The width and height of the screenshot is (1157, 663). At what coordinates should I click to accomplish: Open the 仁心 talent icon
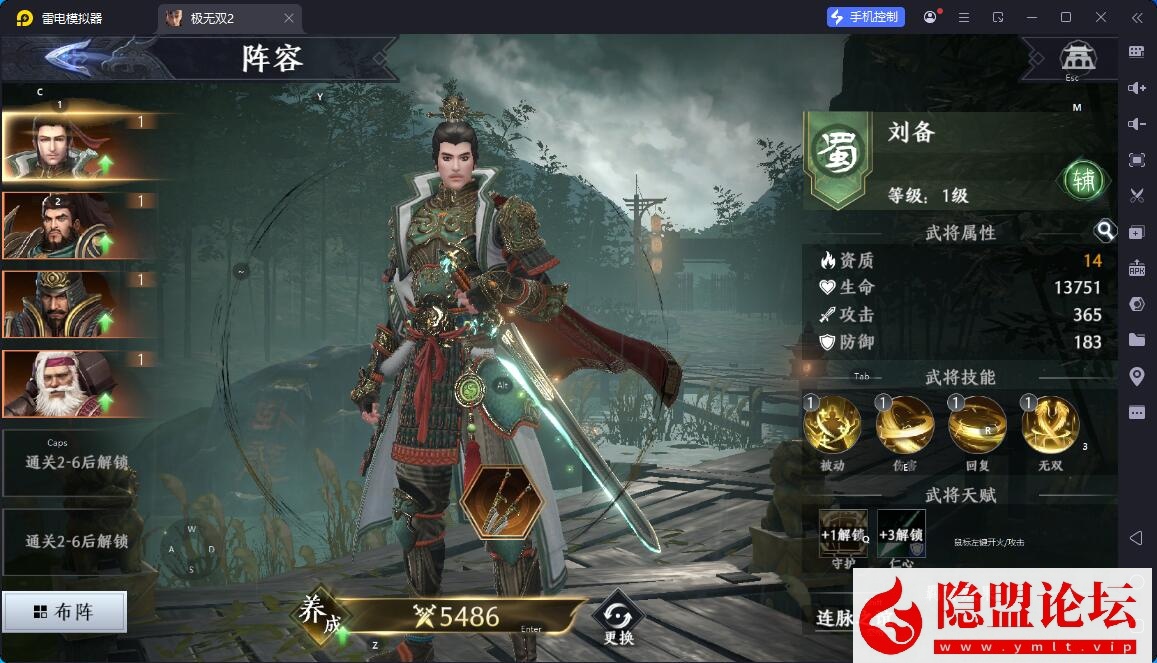(901, 533)
